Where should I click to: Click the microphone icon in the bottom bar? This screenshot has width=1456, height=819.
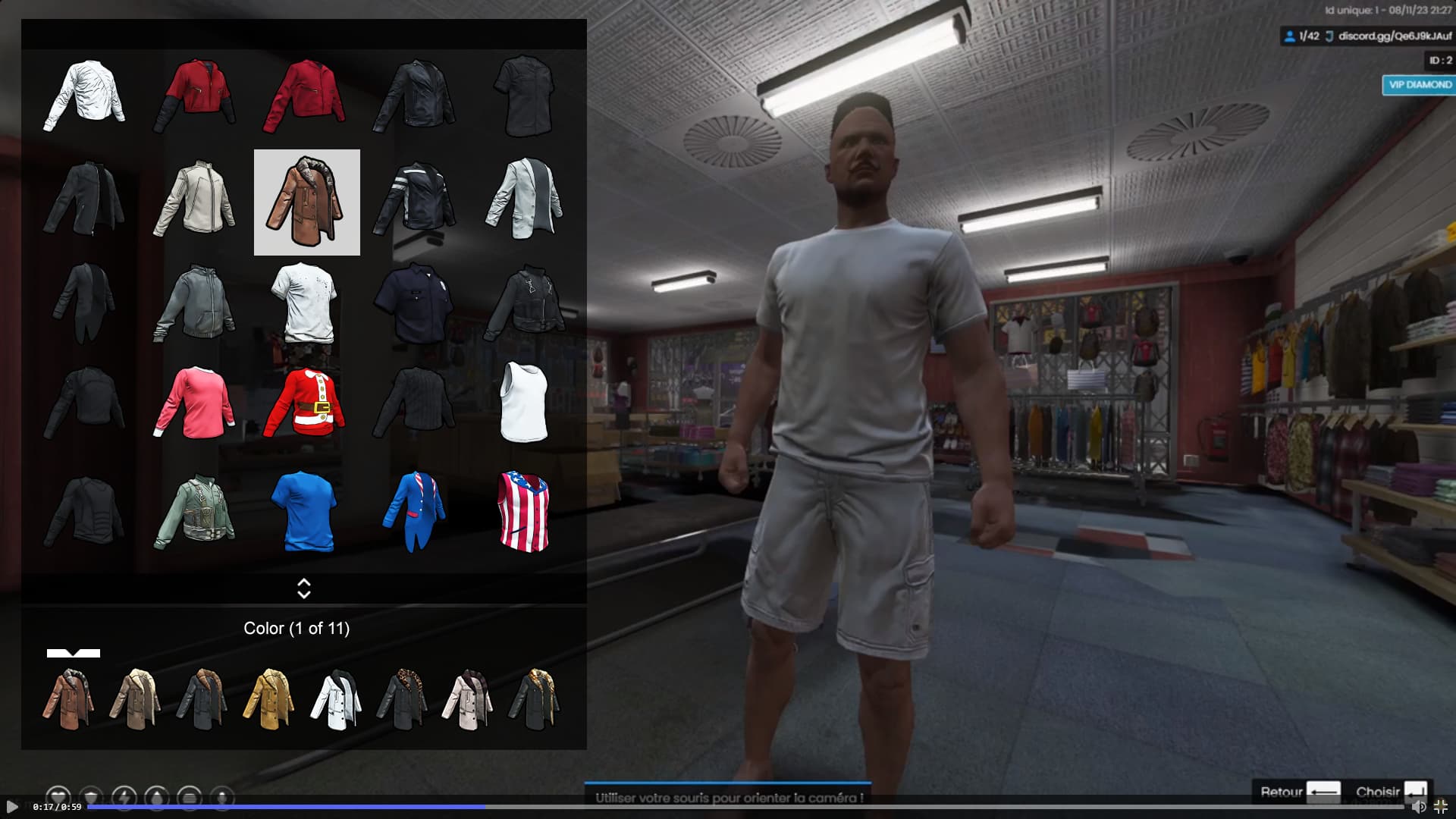[221, 796]
